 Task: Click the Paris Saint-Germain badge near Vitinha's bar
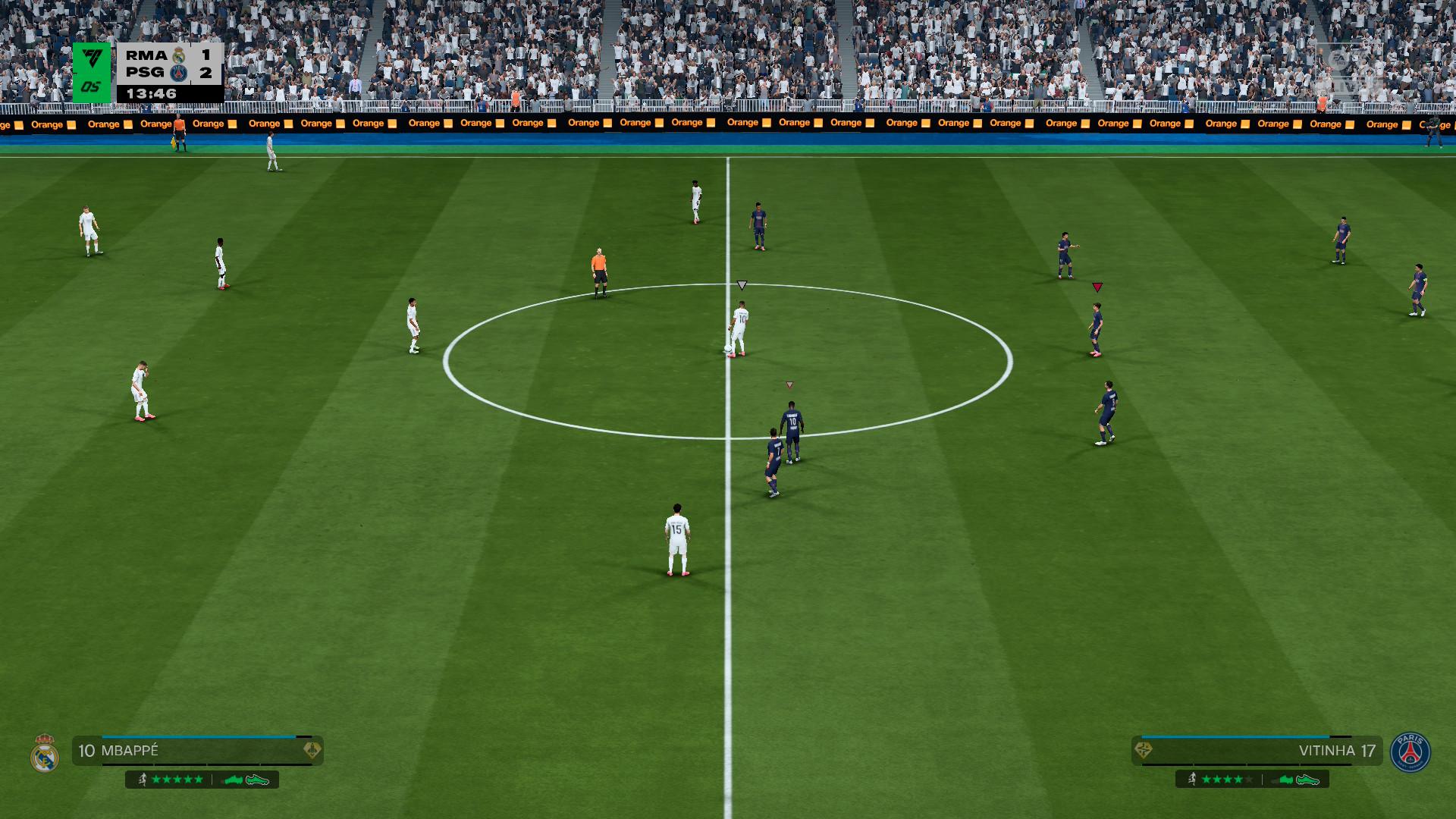click(1411, 753)
